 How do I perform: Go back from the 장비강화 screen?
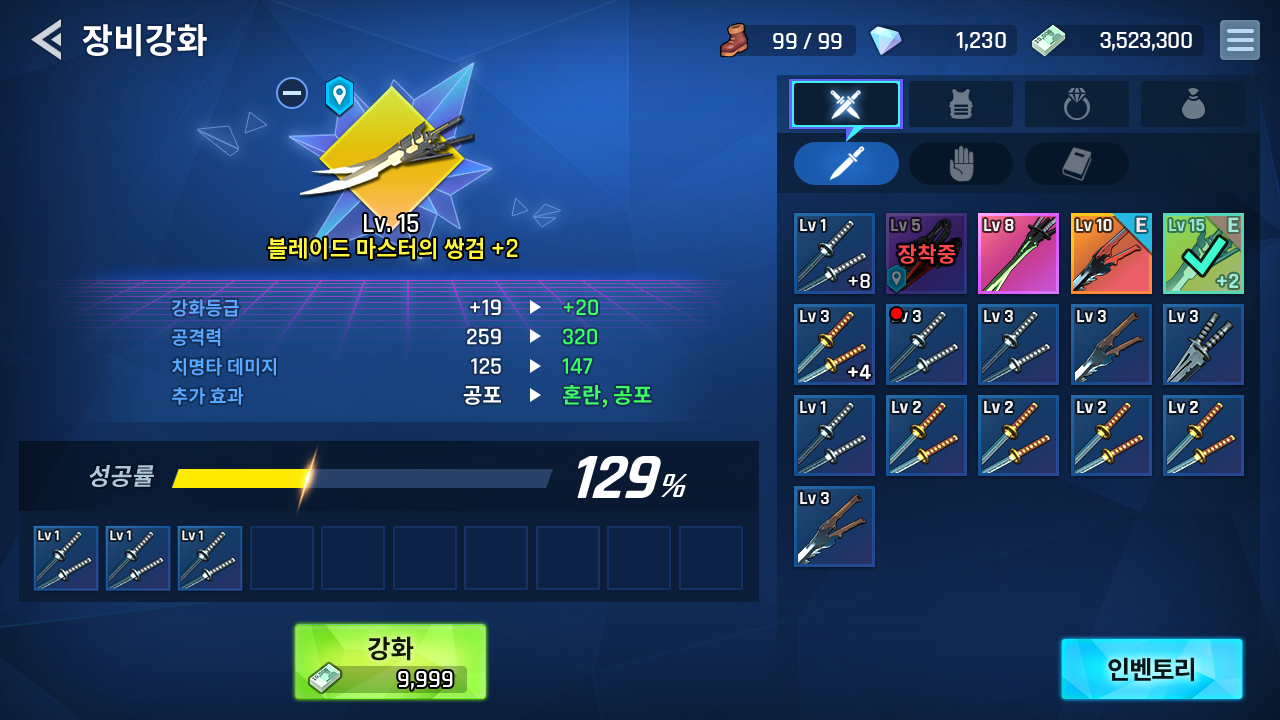46,40
